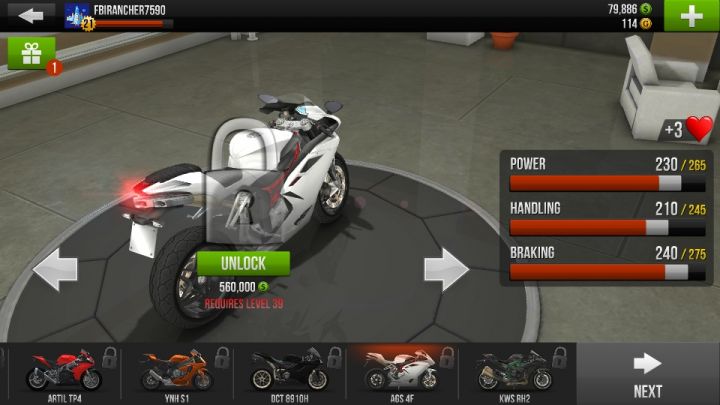The width and height of the screenshot is (720, 405).
Task: Go back using the top-left arrow
Action: [x=29, y=15]
